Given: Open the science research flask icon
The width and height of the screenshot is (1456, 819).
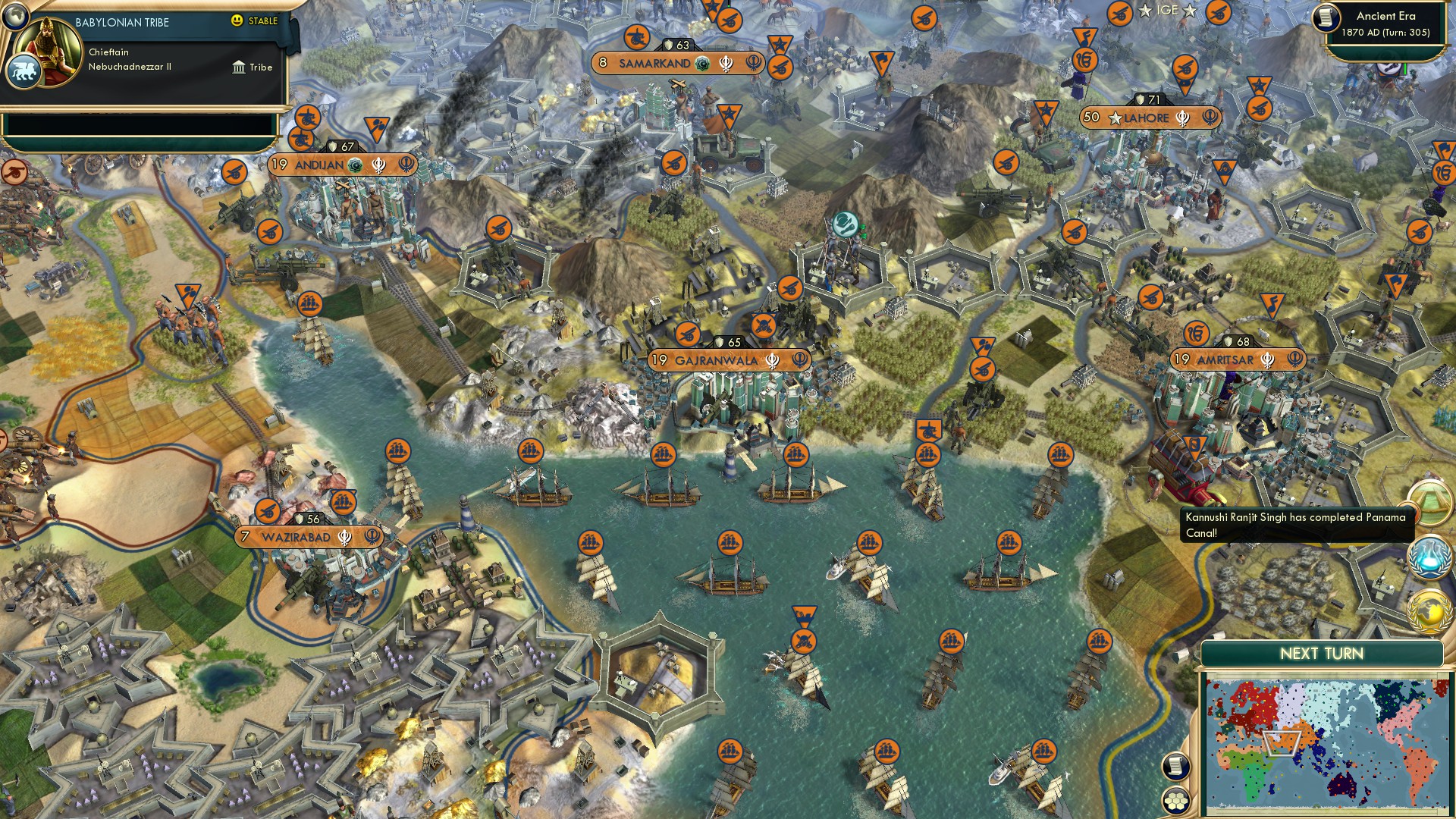Looking at the screenshot, I should [x=1430, y=556].
